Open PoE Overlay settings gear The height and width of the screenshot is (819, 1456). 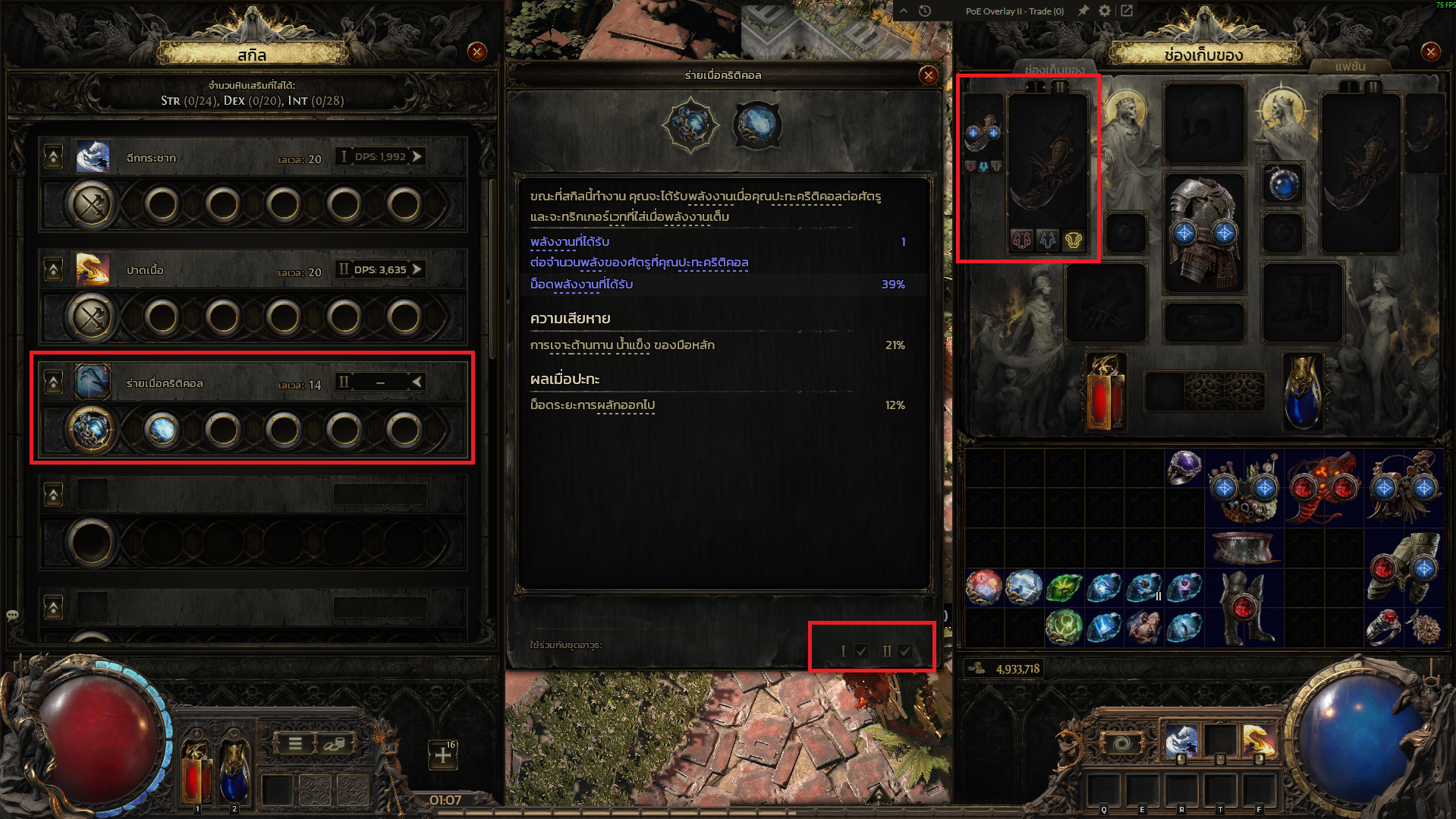point(1105,11)
